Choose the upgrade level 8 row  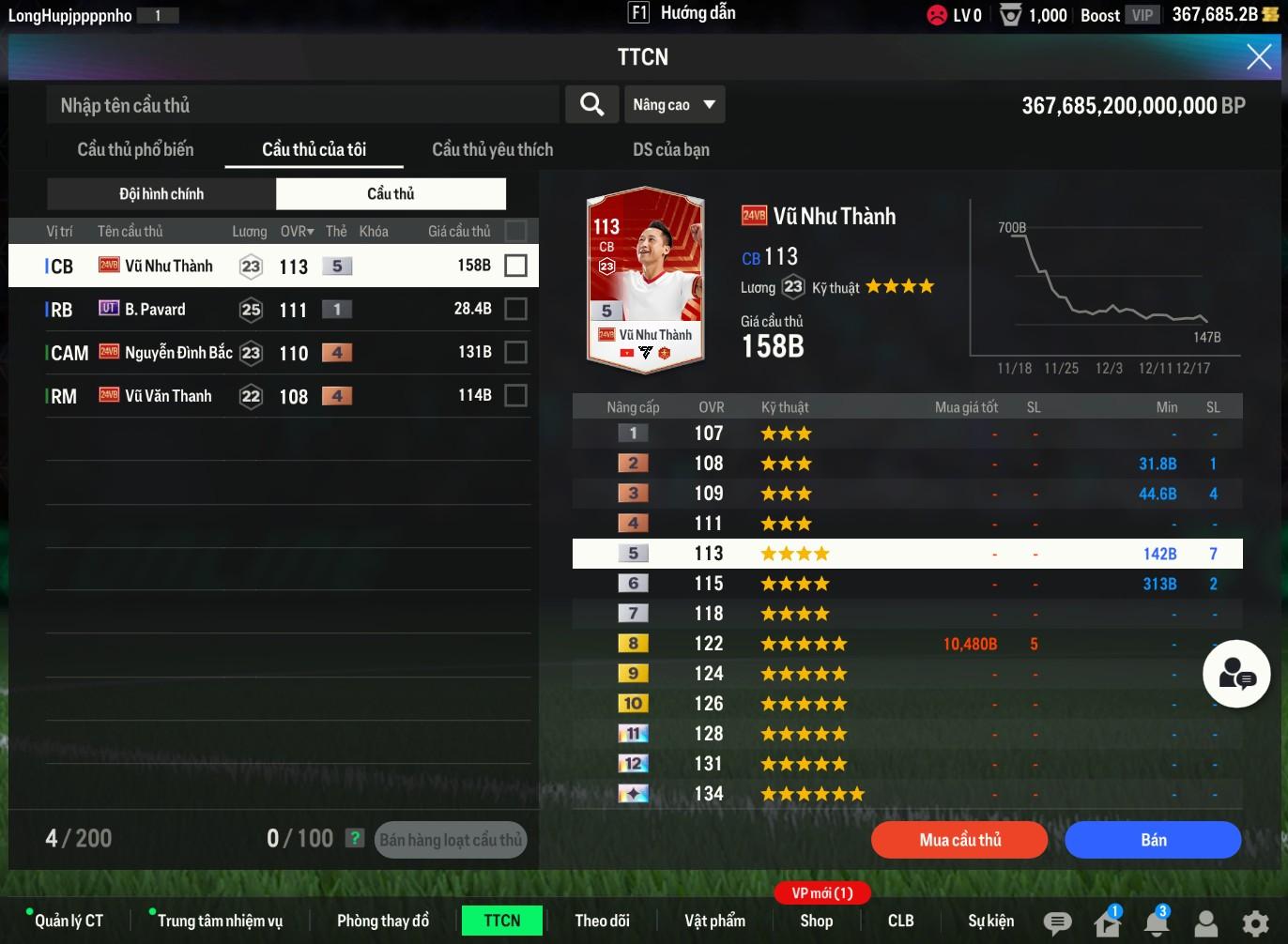pos(907,644)
